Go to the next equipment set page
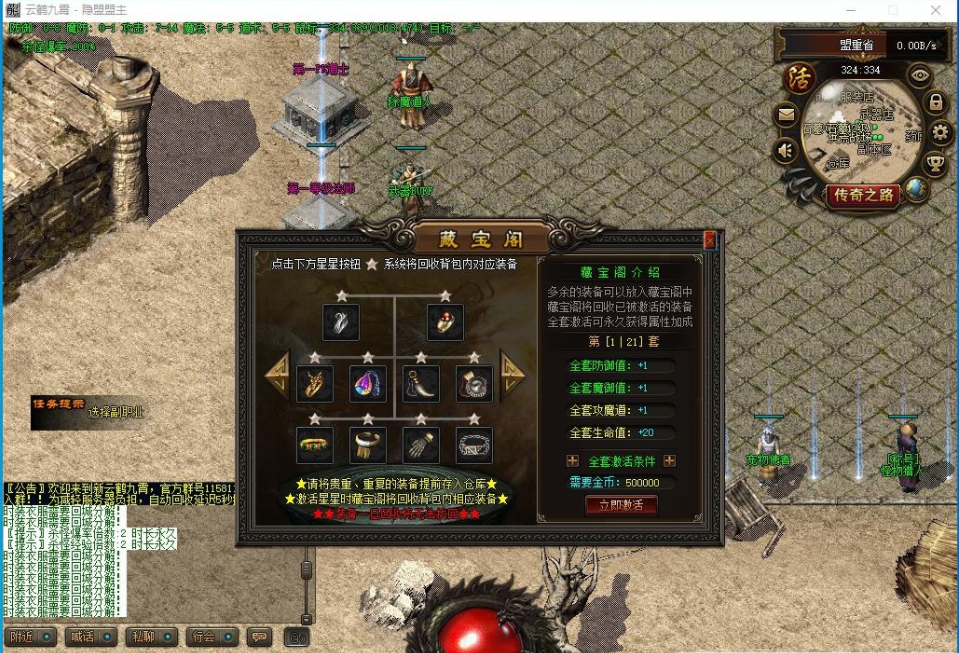The image size is (959, 653). (513, 372)
